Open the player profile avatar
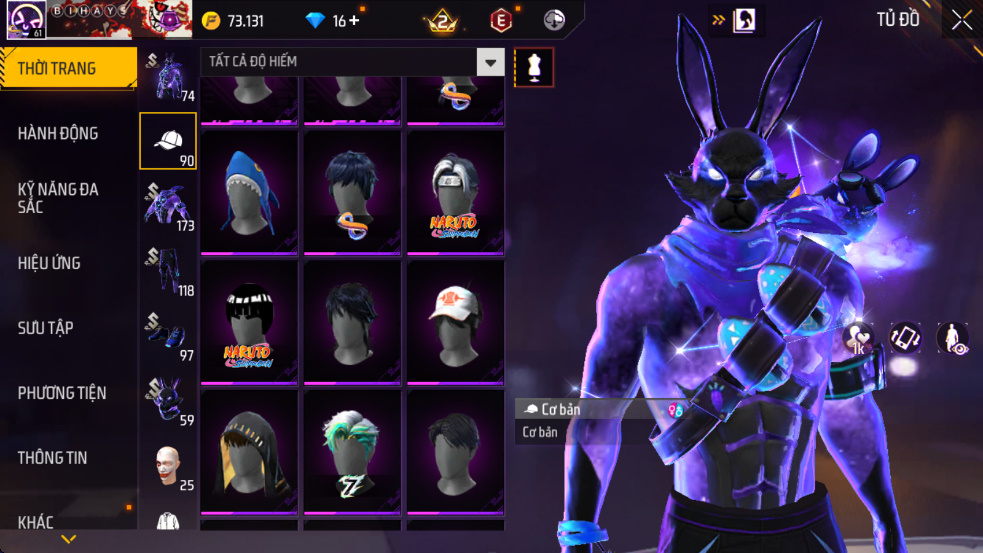The width and height of the screenshot is (983, 553). point(22,20)
